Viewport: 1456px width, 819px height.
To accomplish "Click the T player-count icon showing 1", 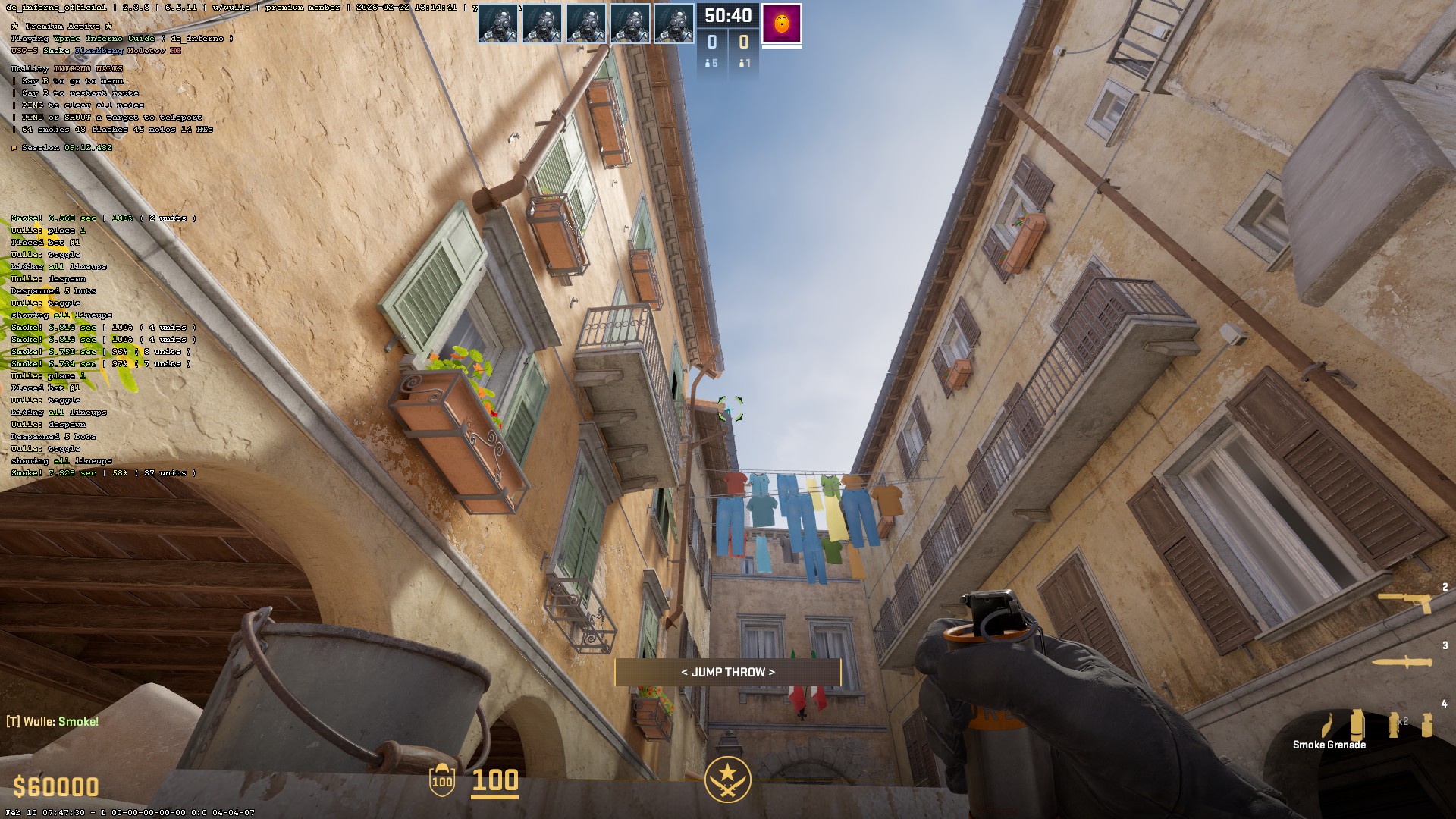I will 744,64.
